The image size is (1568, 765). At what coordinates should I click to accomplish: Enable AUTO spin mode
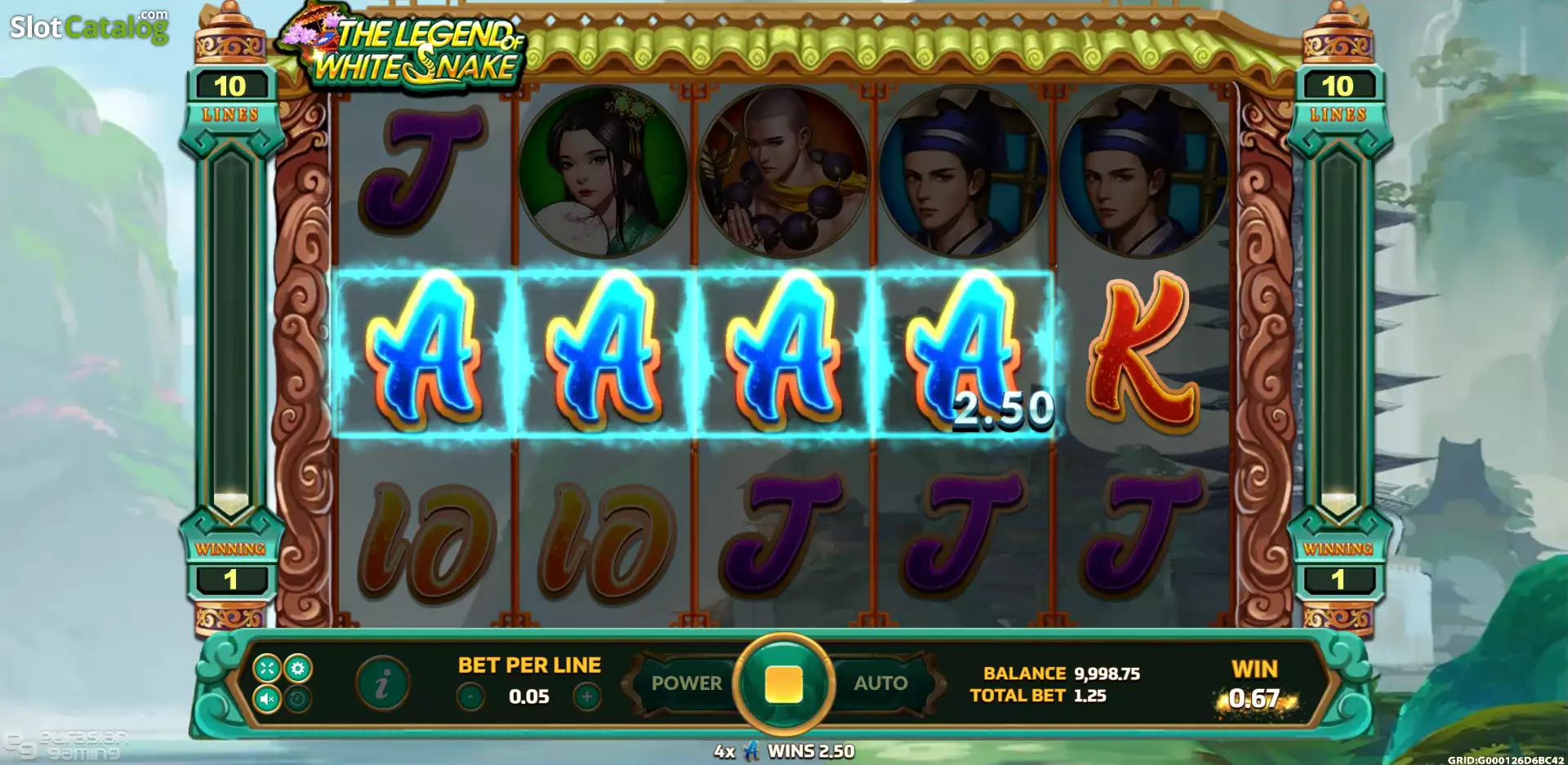click(x=880, y=683)
